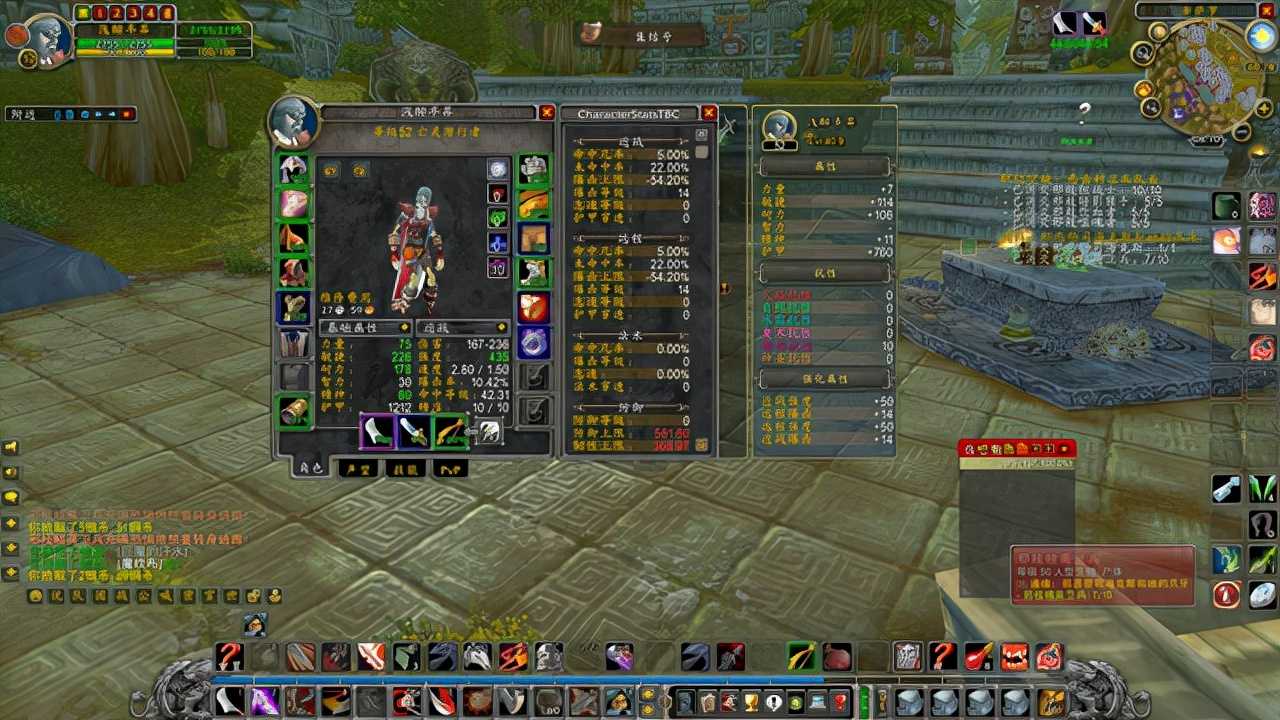
Task: Close the CharacterStatsTBC panel
Action: (x=709, y=113)
